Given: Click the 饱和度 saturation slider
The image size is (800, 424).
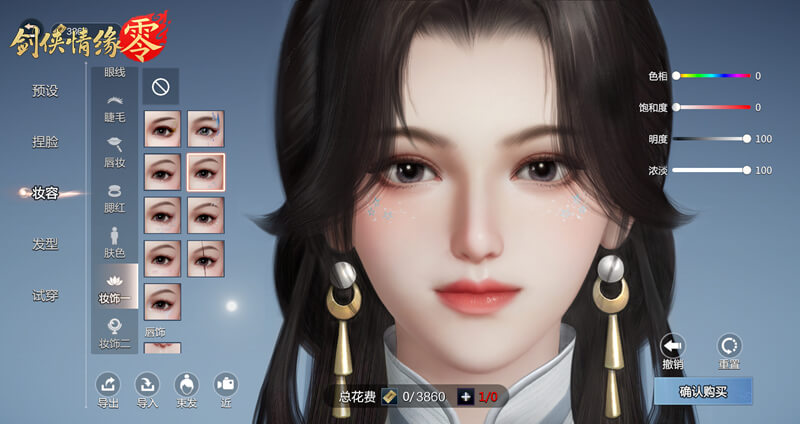Looking at the screenshot, I should coord(712,107).
